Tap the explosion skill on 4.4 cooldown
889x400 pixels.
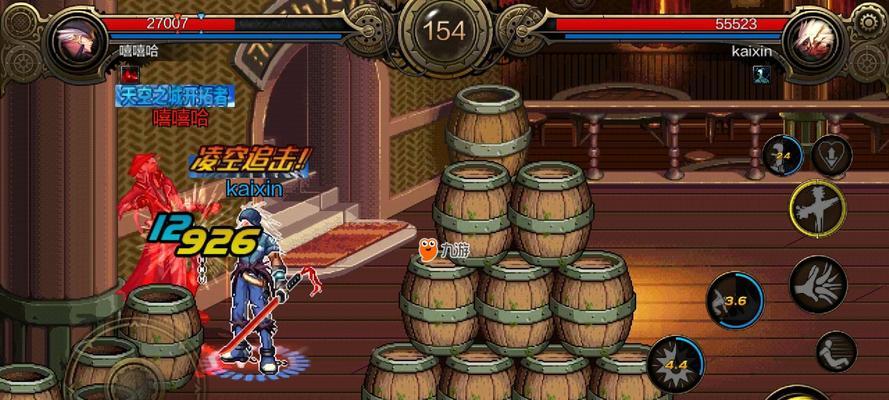pos(674,364)
